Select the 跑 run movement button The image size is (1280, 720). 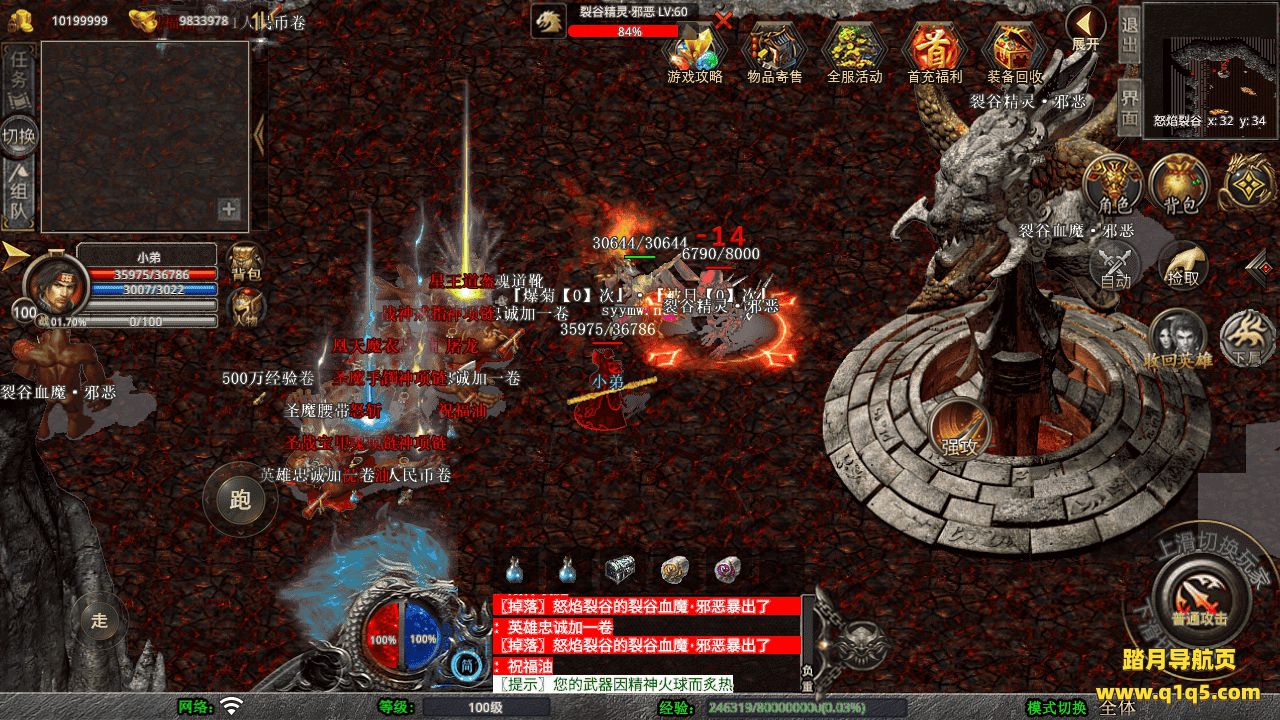coord(240,499)
